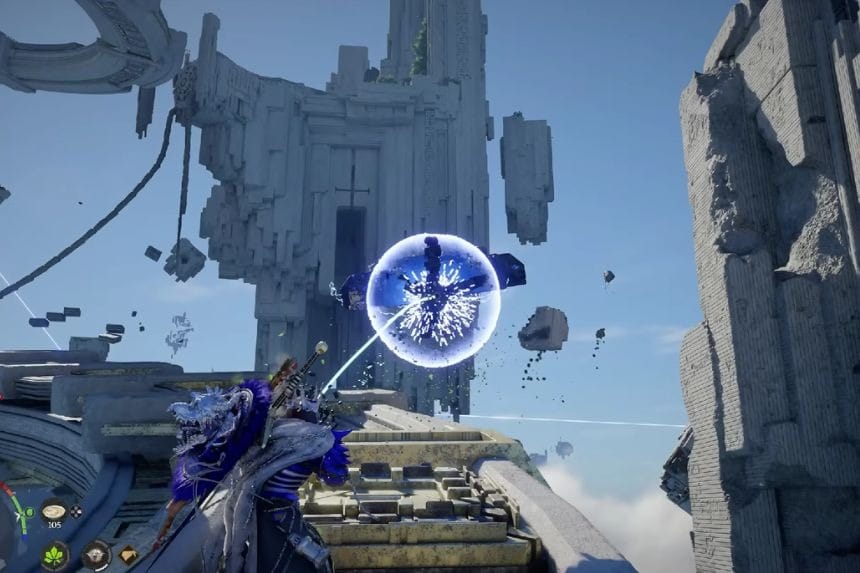The image size is (860, 573).
Task: Activate the winged creature ability icon
Action: tap(96, 553)
